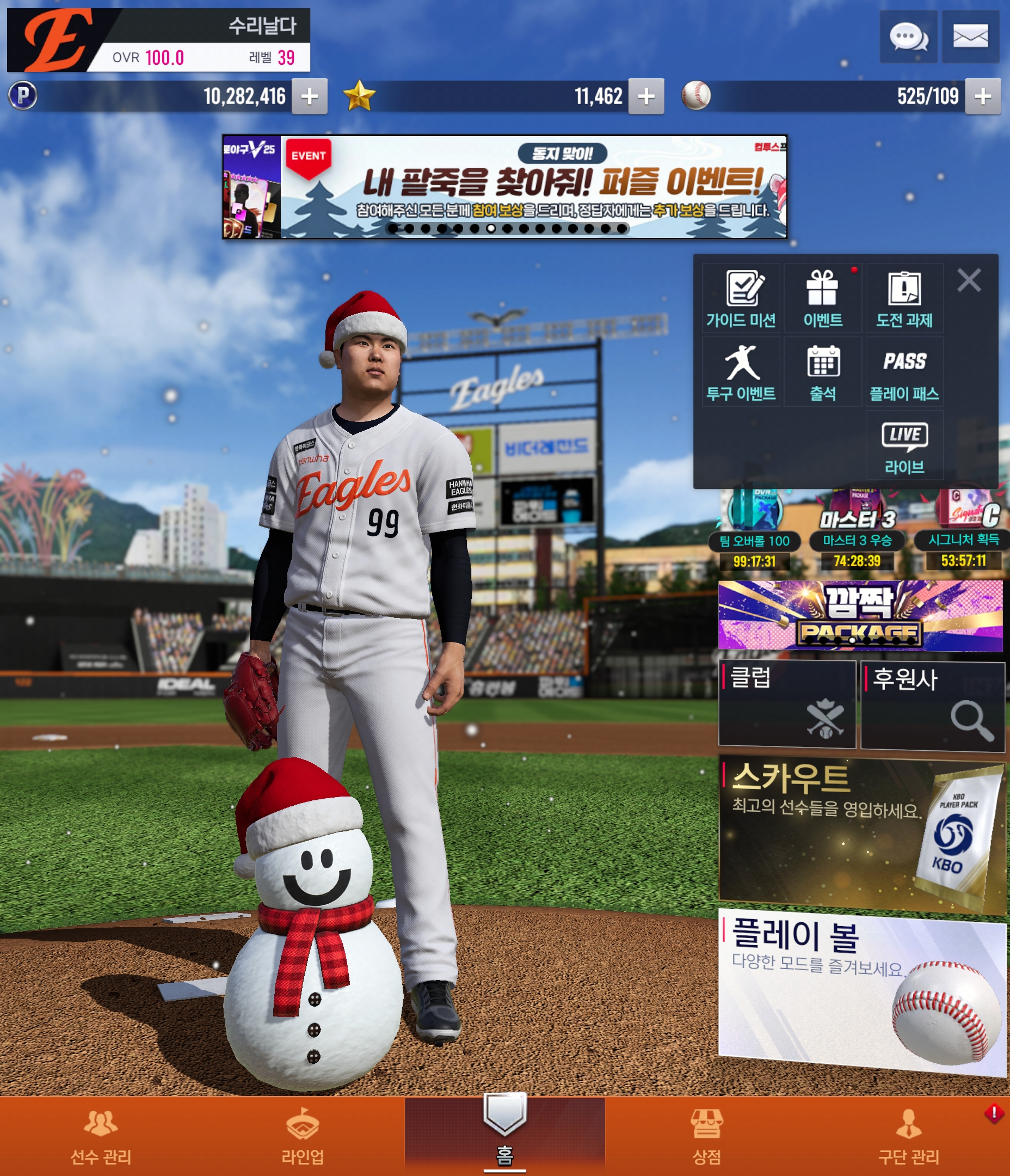Open the 출석 attendance calendar
The image size is (1010, 1176).
(822, 372)
